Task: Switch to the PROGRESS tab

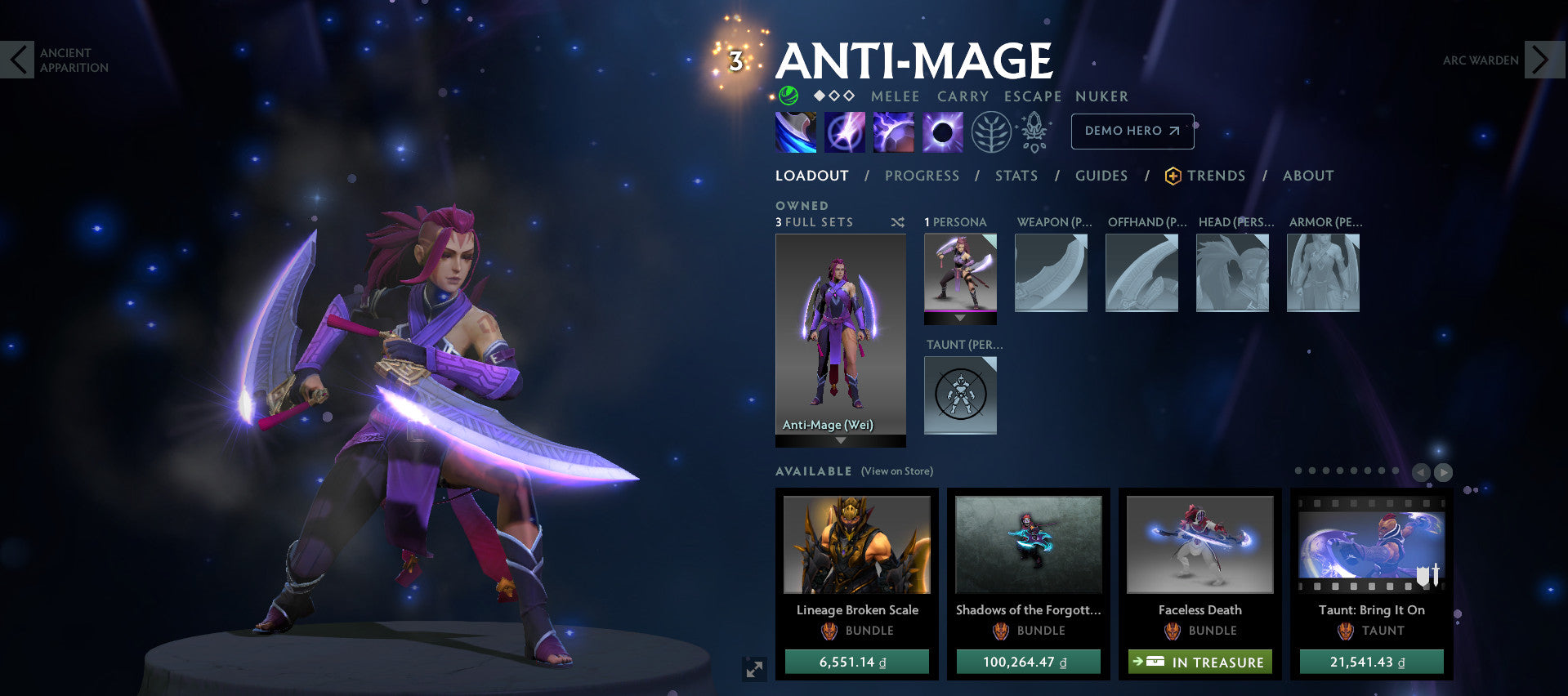Action: coord(922,175)
